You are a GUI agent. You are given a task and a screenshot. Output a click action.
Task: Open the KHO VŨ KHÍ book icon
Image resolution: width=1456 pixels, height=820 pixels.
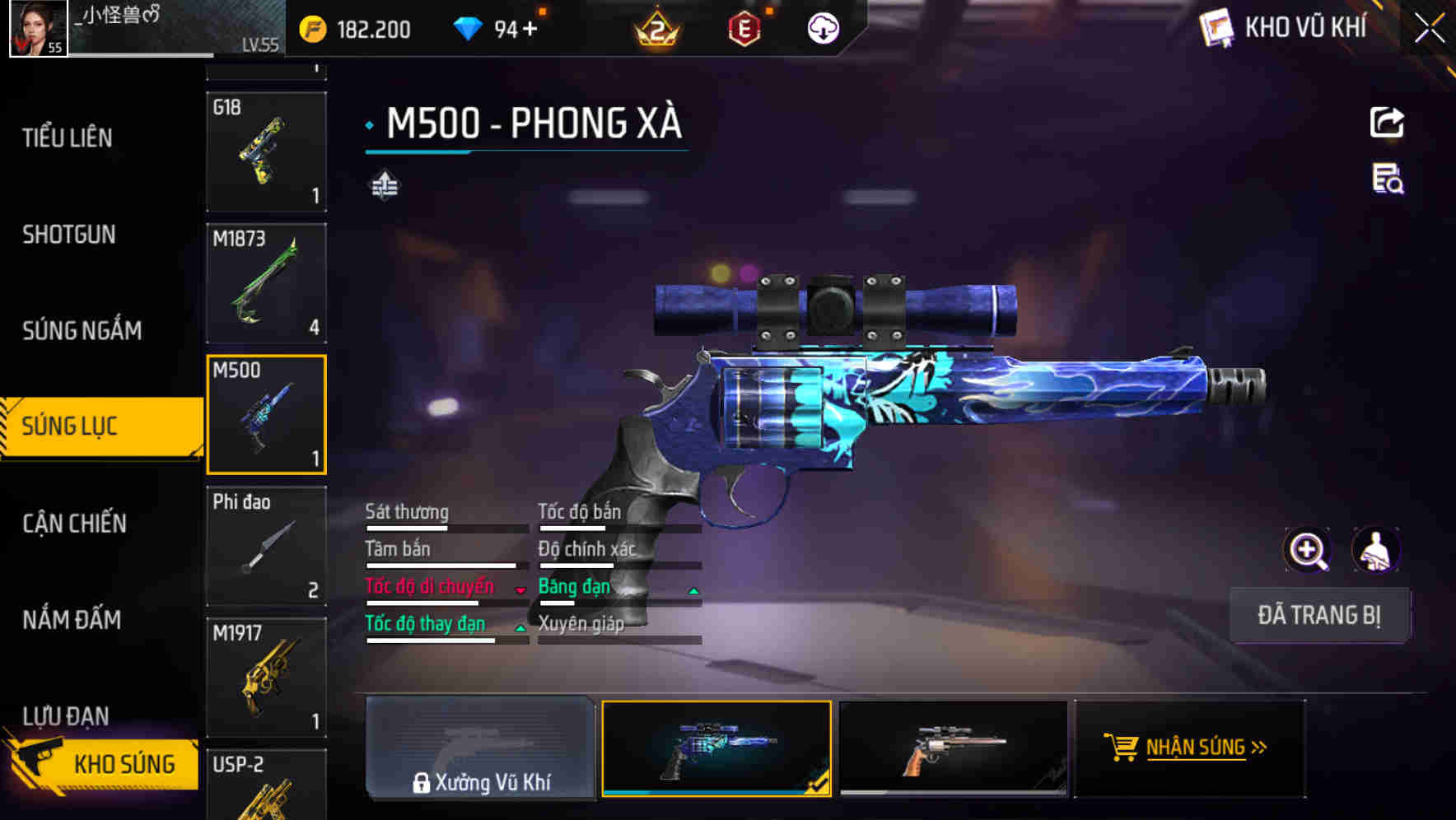click(x=1215, y=27)
